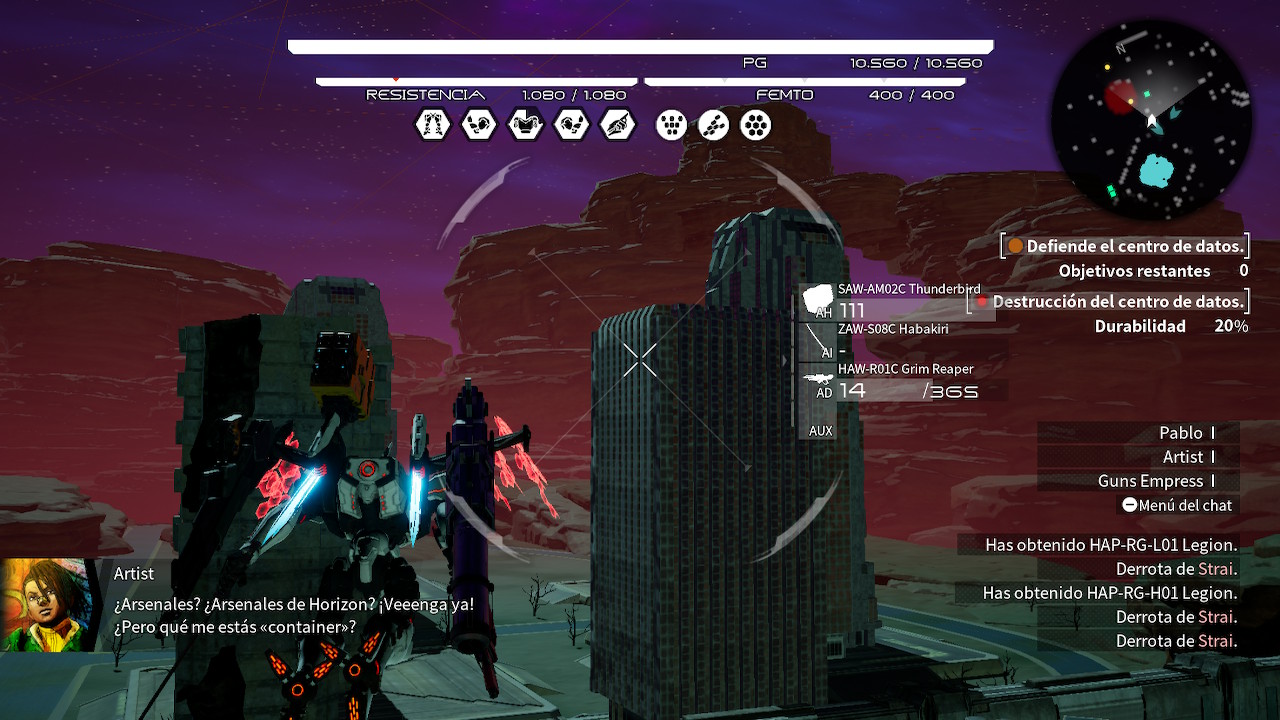Select Guns Empress in the squad list
Screen dimensions: 1280x720
pos(1150,481)
